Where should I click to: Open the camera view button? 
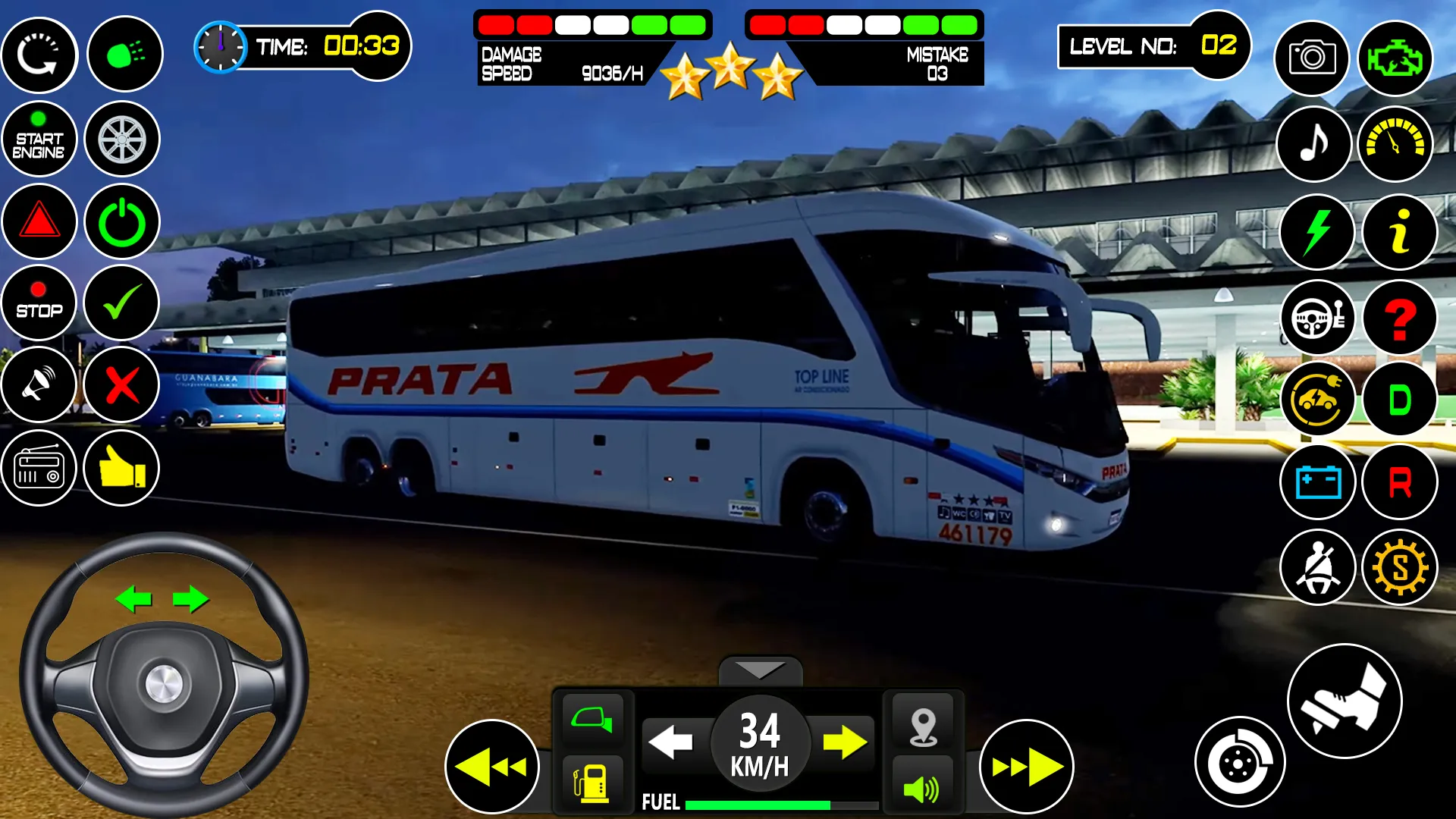tap(1312, 58)
